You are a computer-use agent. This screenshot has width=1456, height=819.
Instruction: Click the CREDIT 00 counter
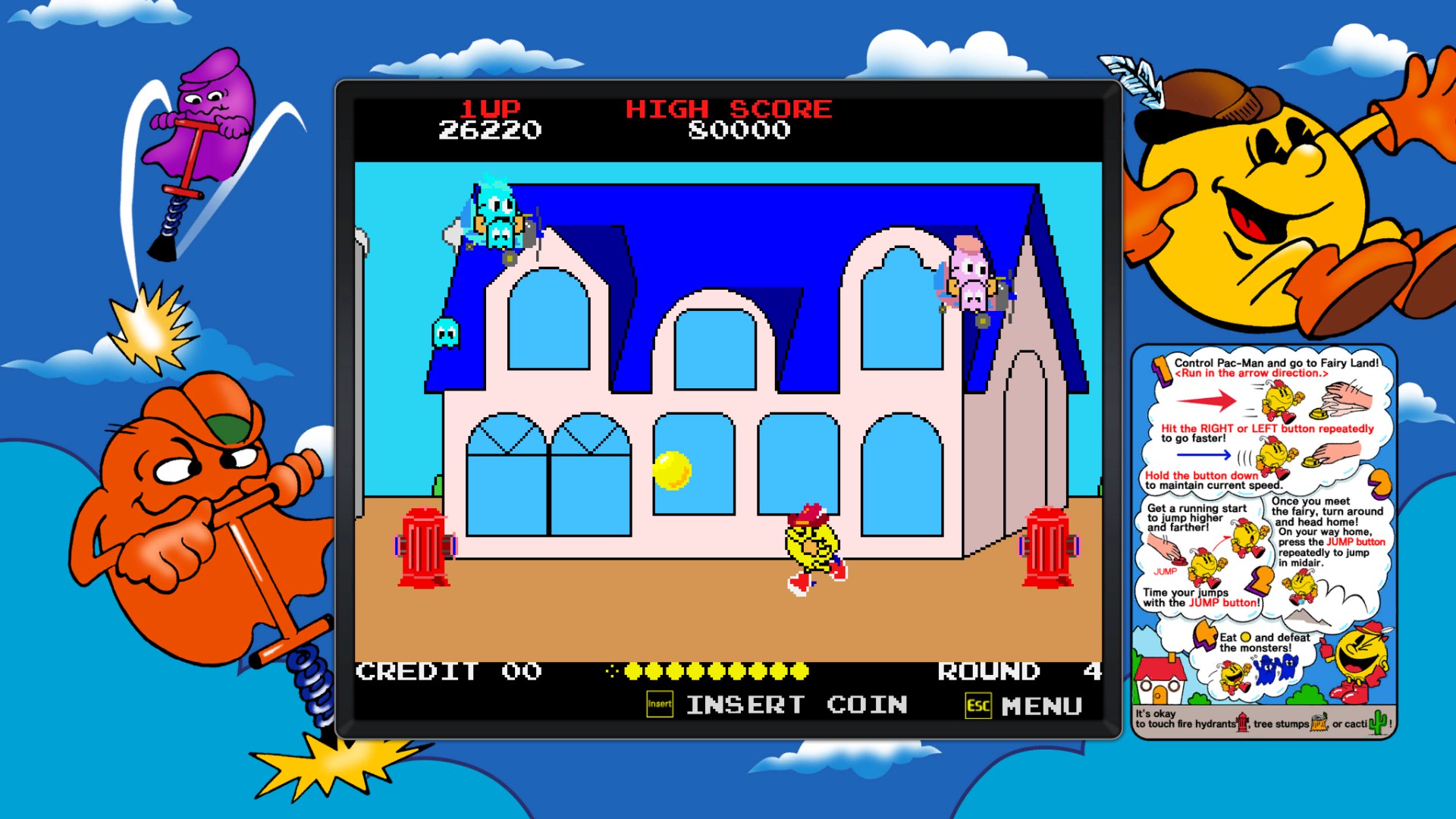449,672
